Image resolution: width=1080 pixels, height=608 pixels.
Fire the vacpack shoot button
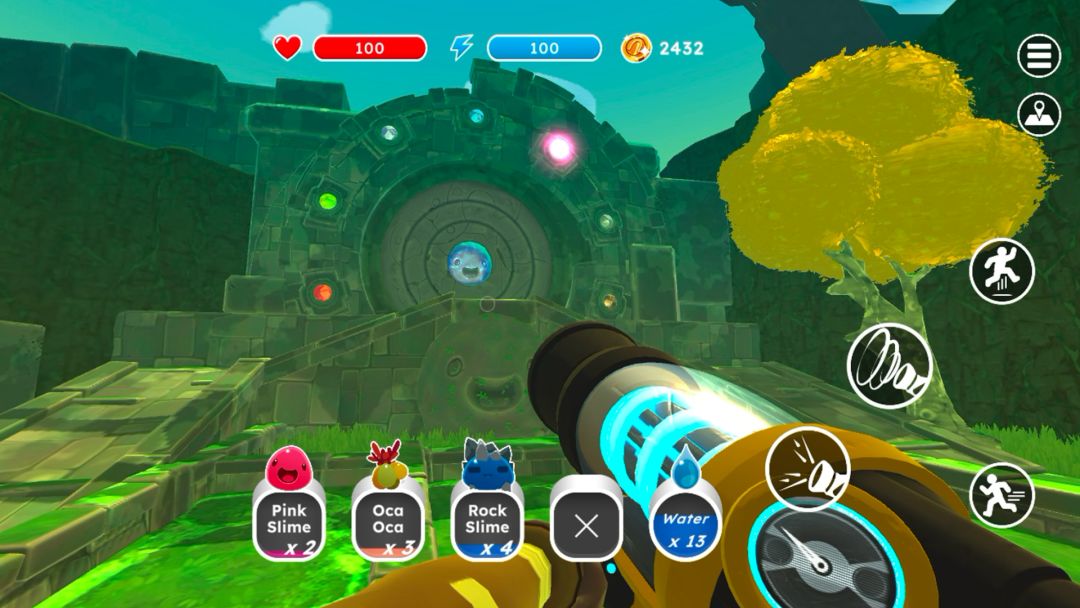(x=807, y=468)
